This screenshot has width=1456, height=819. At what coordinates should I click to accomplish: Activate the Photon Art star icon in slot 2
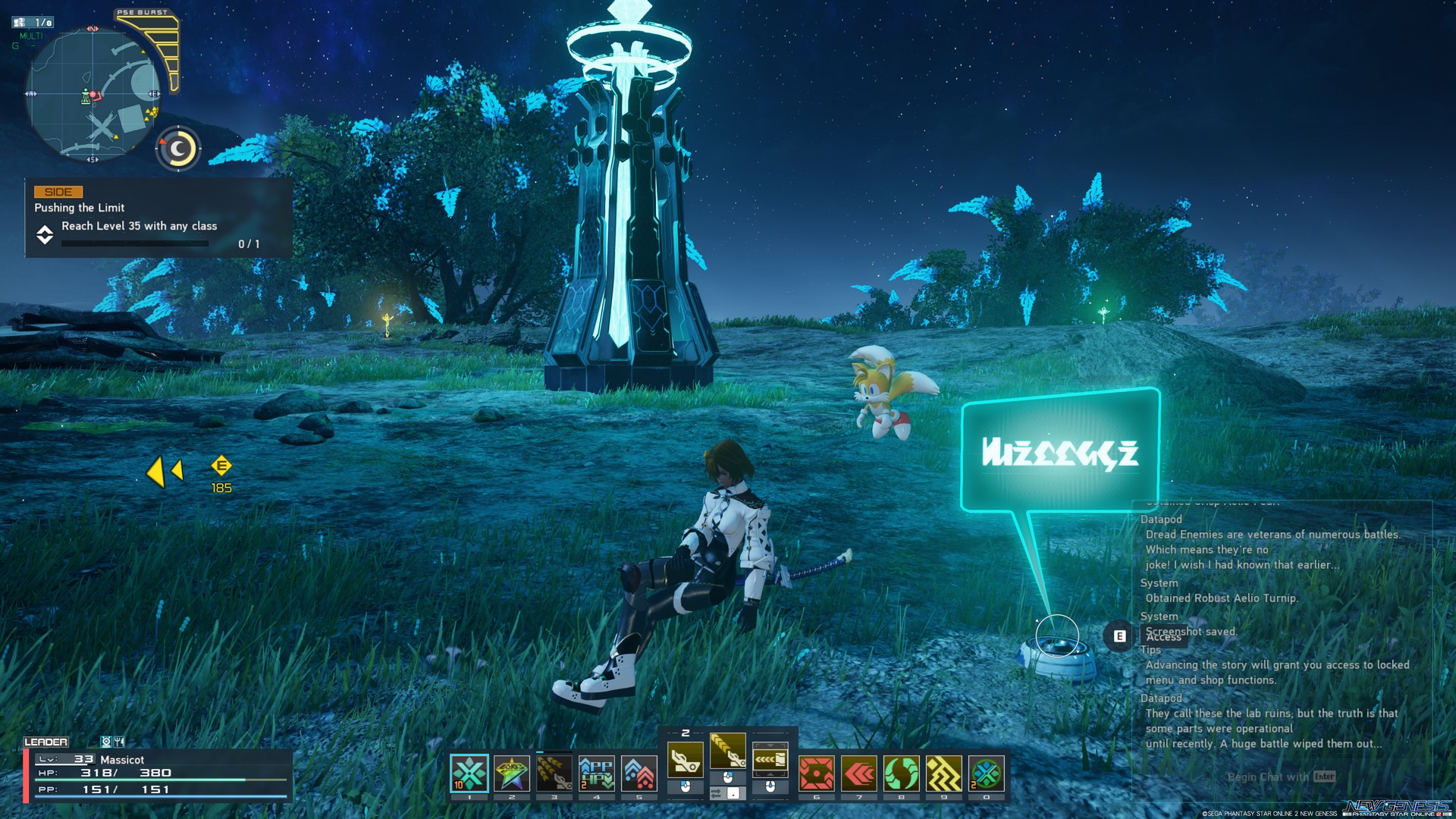510,771
